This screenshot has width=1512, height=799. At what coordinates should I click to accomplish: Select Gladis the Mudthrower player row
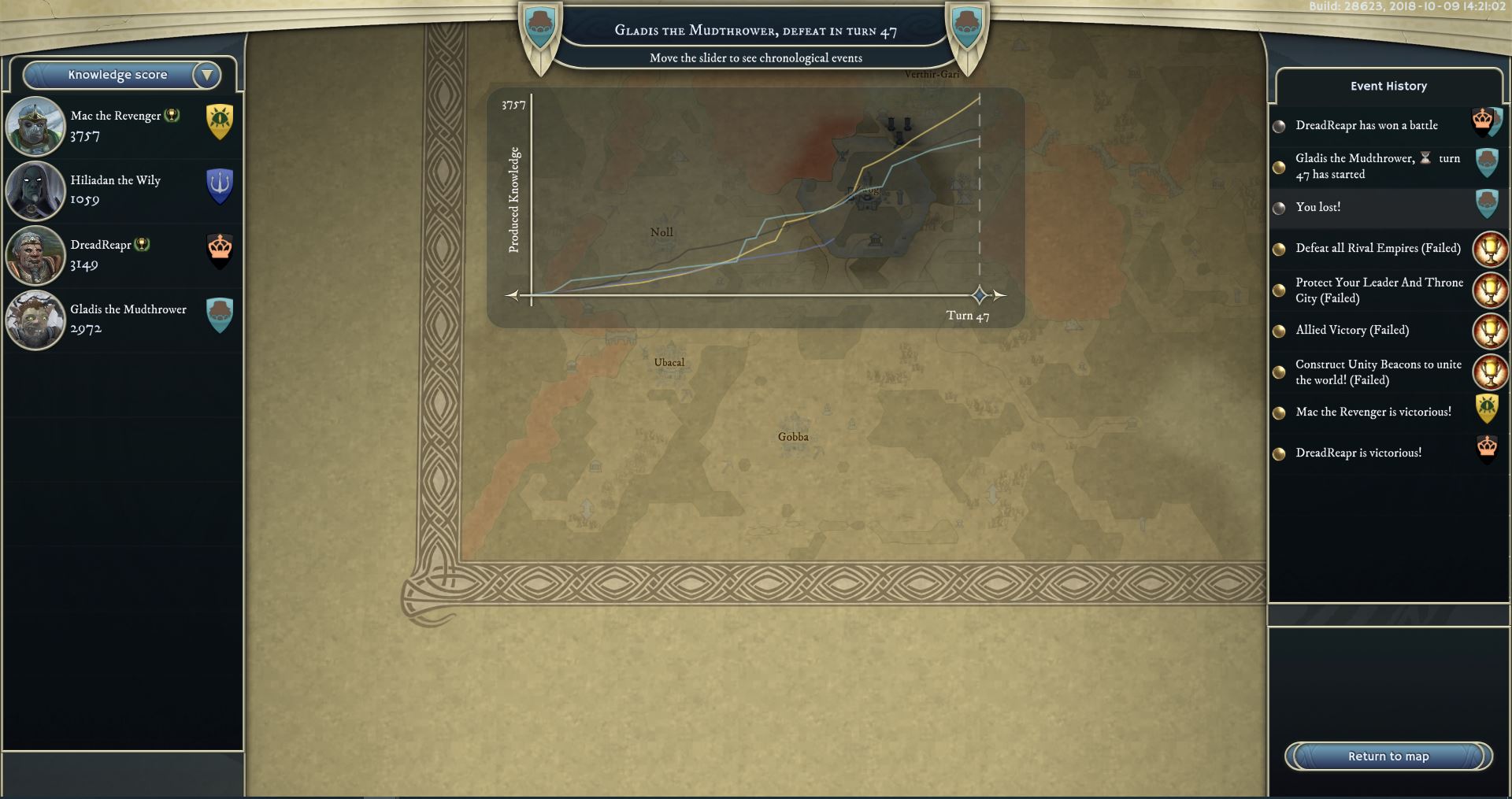click(x=122, y=320)
